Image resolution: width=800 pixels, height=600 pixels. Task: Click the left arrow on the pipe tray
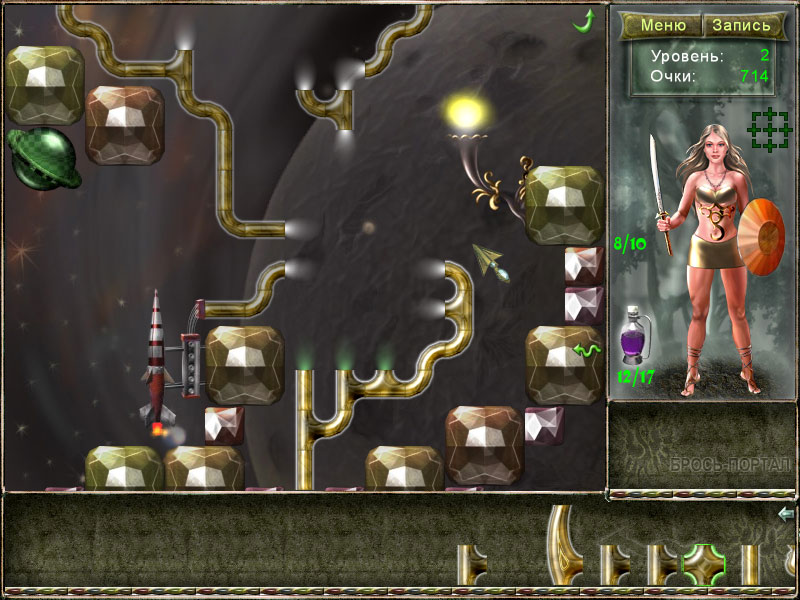point(786,514)
